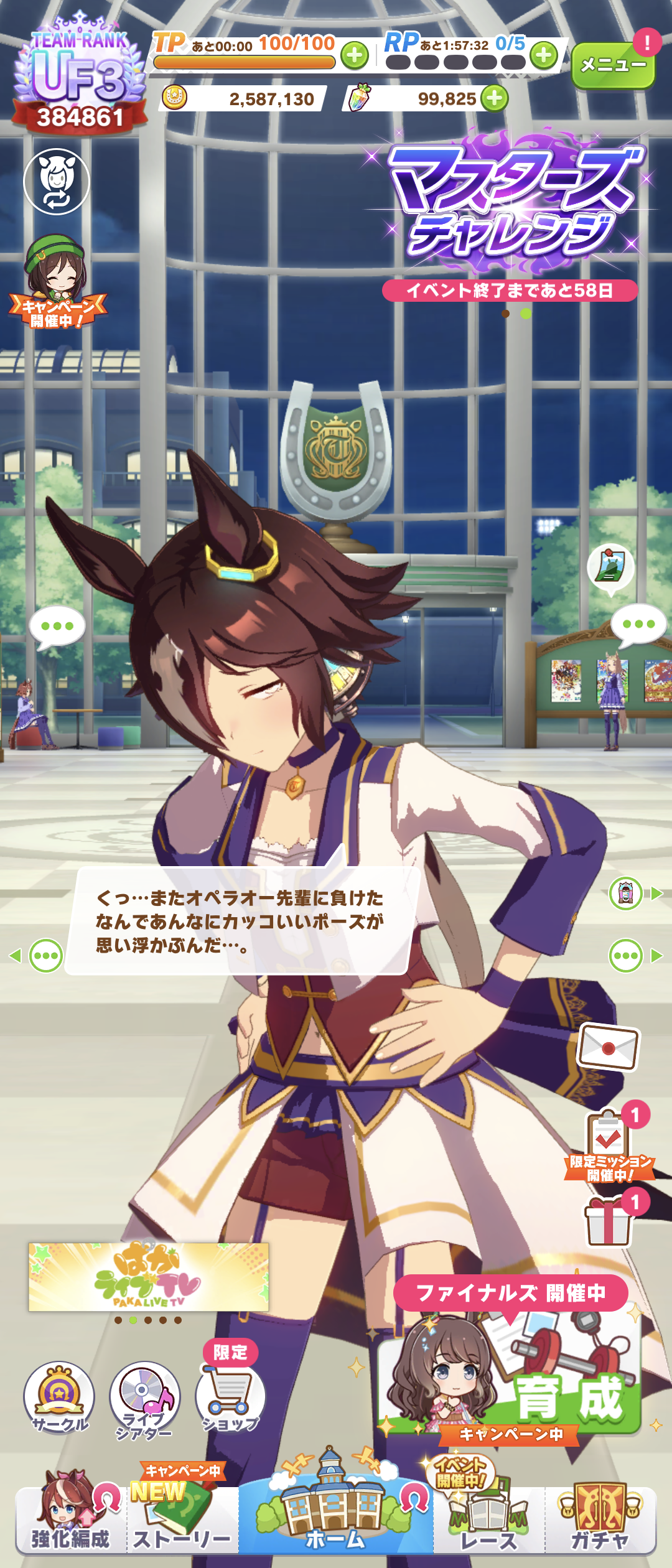Open the ぱかライブTV banner
Screen dimensions: 672x1568
(x=149, y=1277)
